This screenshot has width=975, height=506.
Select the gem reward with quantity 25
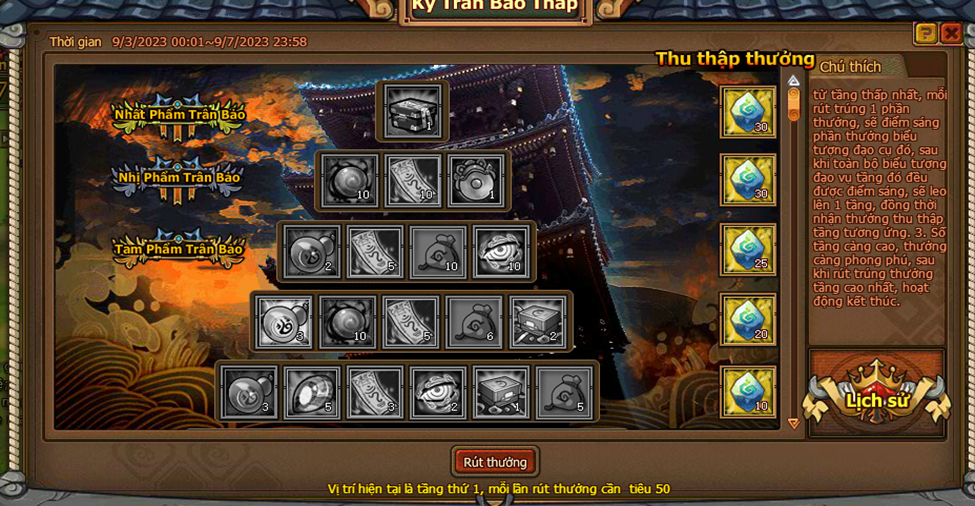coord(748,250)
